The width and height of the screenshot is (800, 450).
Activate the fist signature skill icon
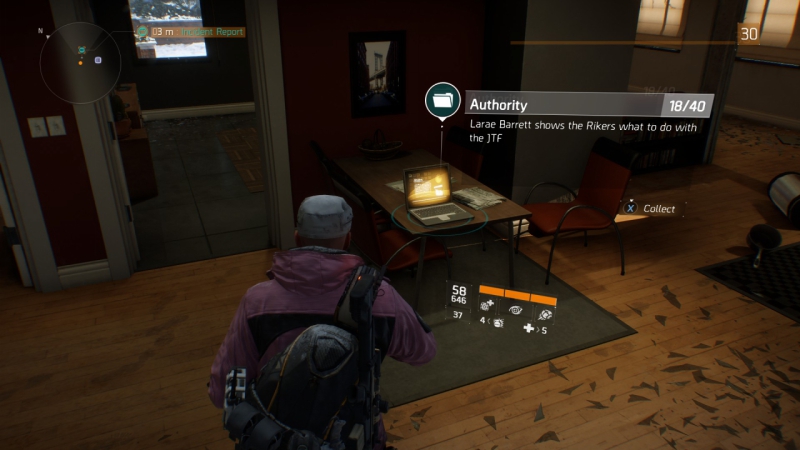click(546, 313)
